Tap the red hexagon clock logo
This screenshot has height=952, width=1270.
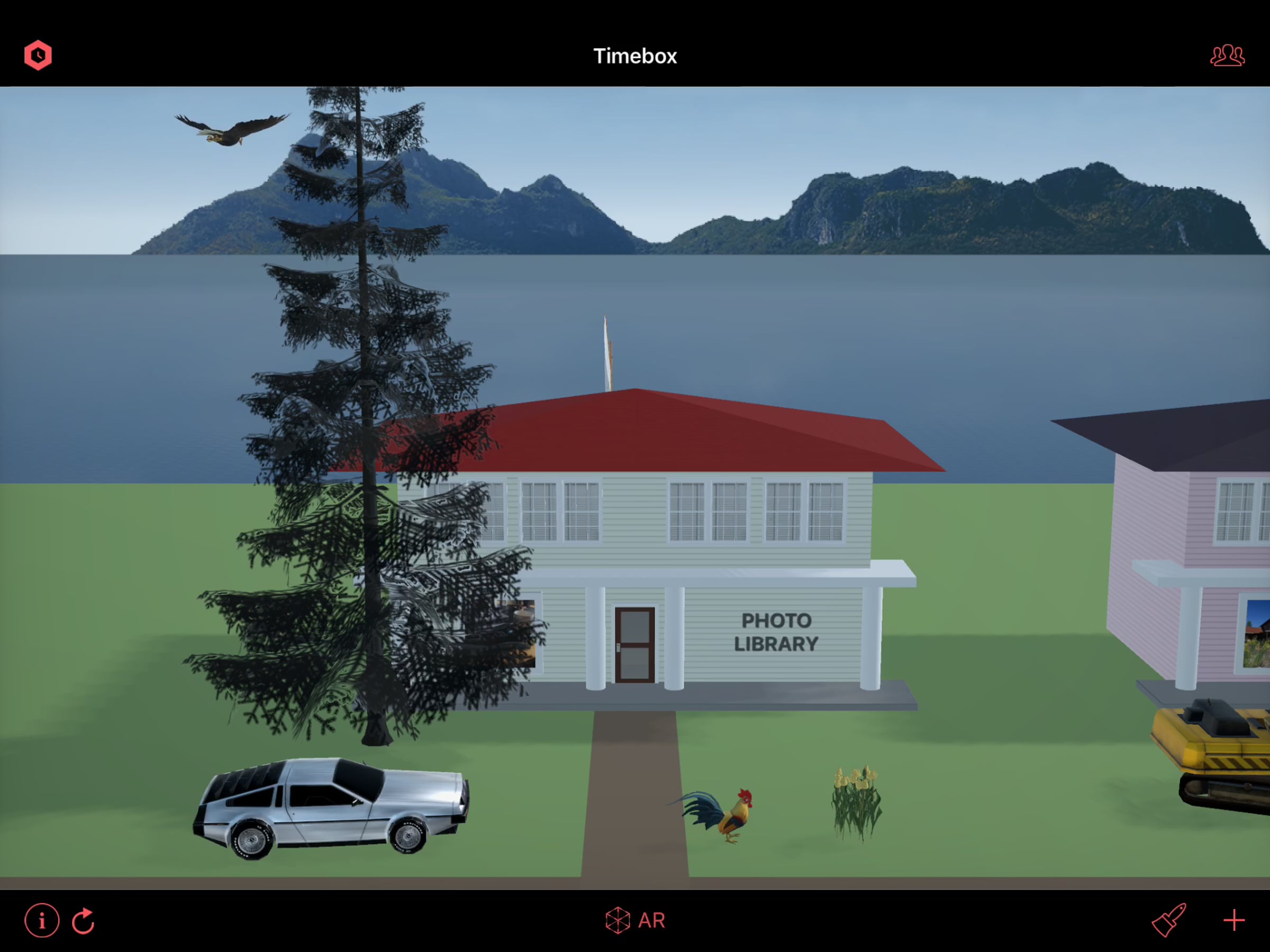38,55
